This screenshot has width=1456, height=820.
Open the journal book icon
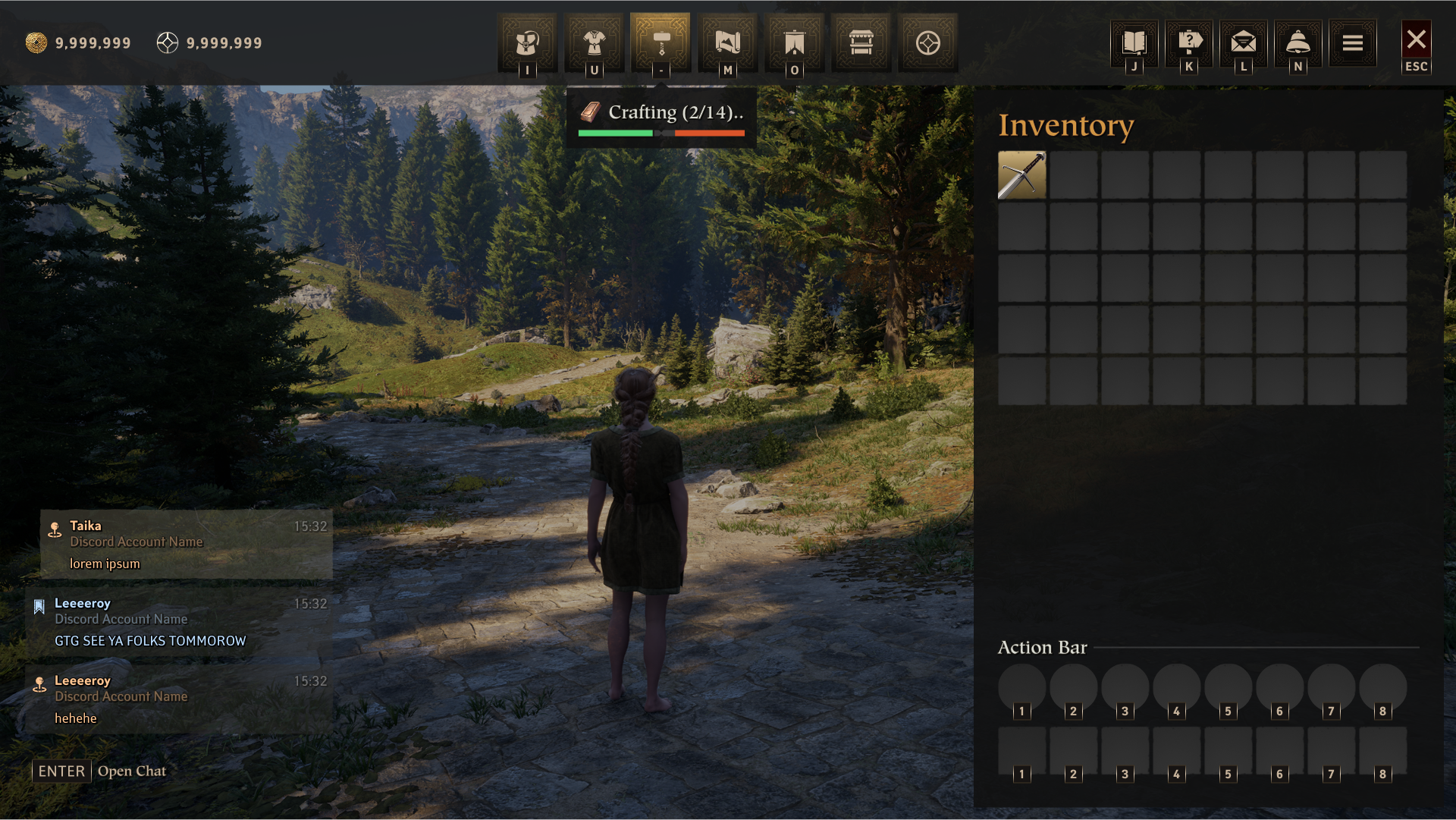click(x=1134, y=42)
